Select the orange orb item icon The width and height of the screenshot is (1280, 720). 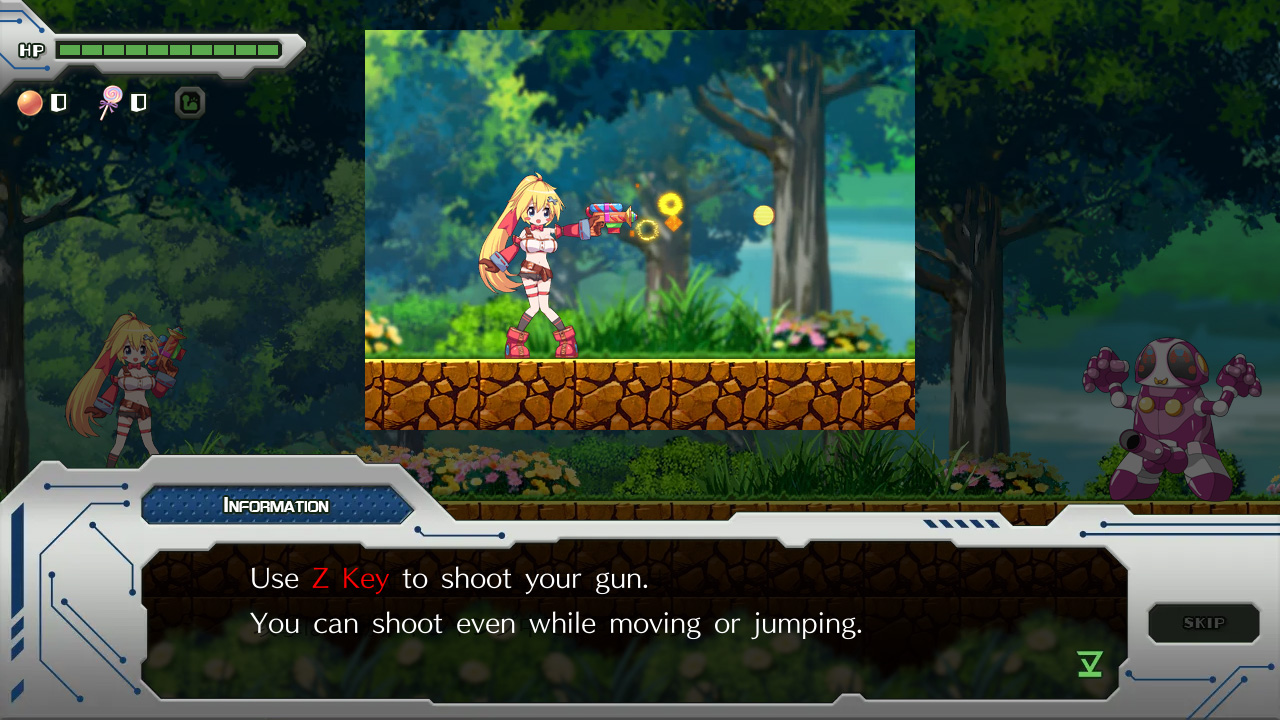pyautogui.click(x=30, y=102)
